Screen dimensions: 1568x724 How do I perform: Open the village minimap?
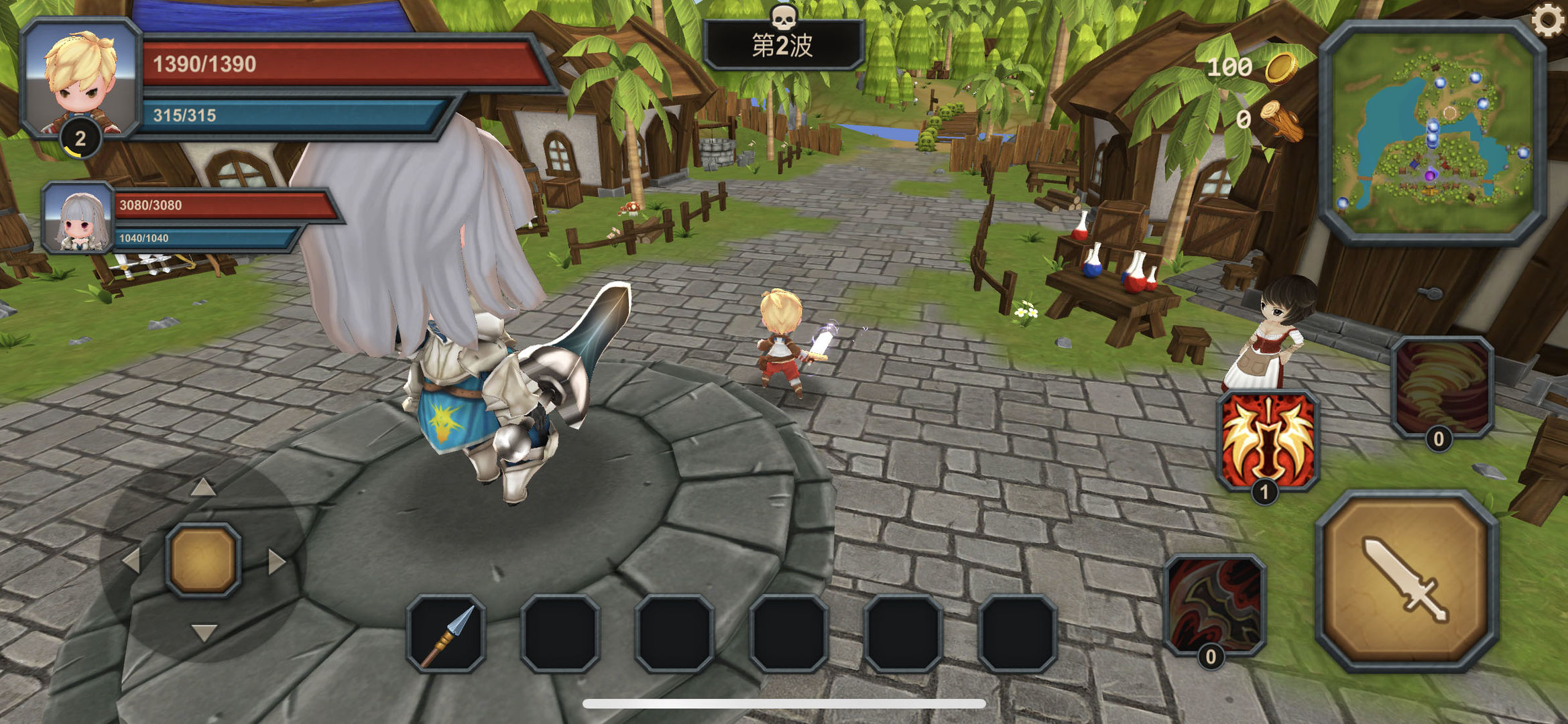1433,132
